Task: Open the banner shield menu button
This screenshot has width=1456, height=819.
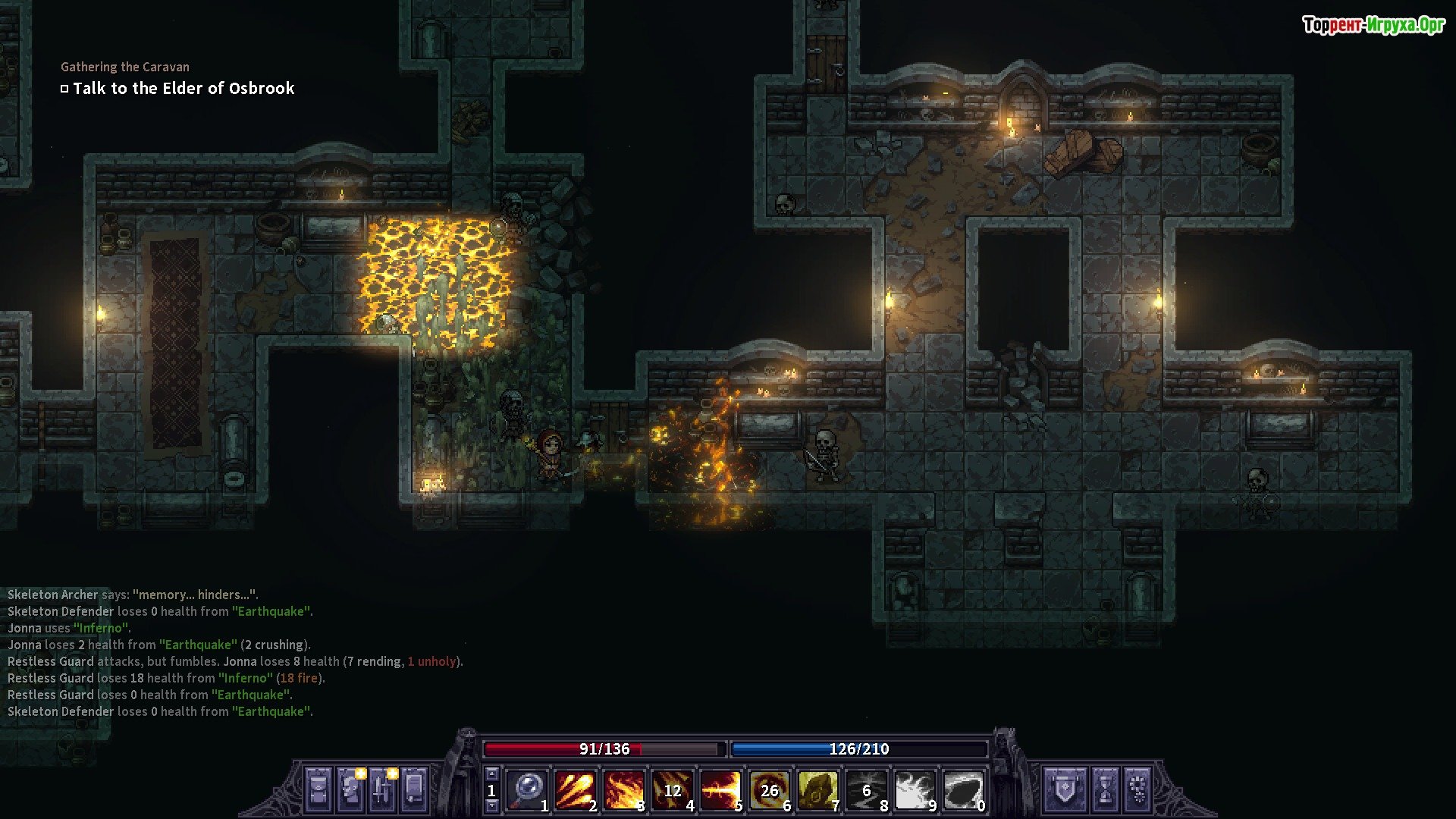Action: point(1065,789)
